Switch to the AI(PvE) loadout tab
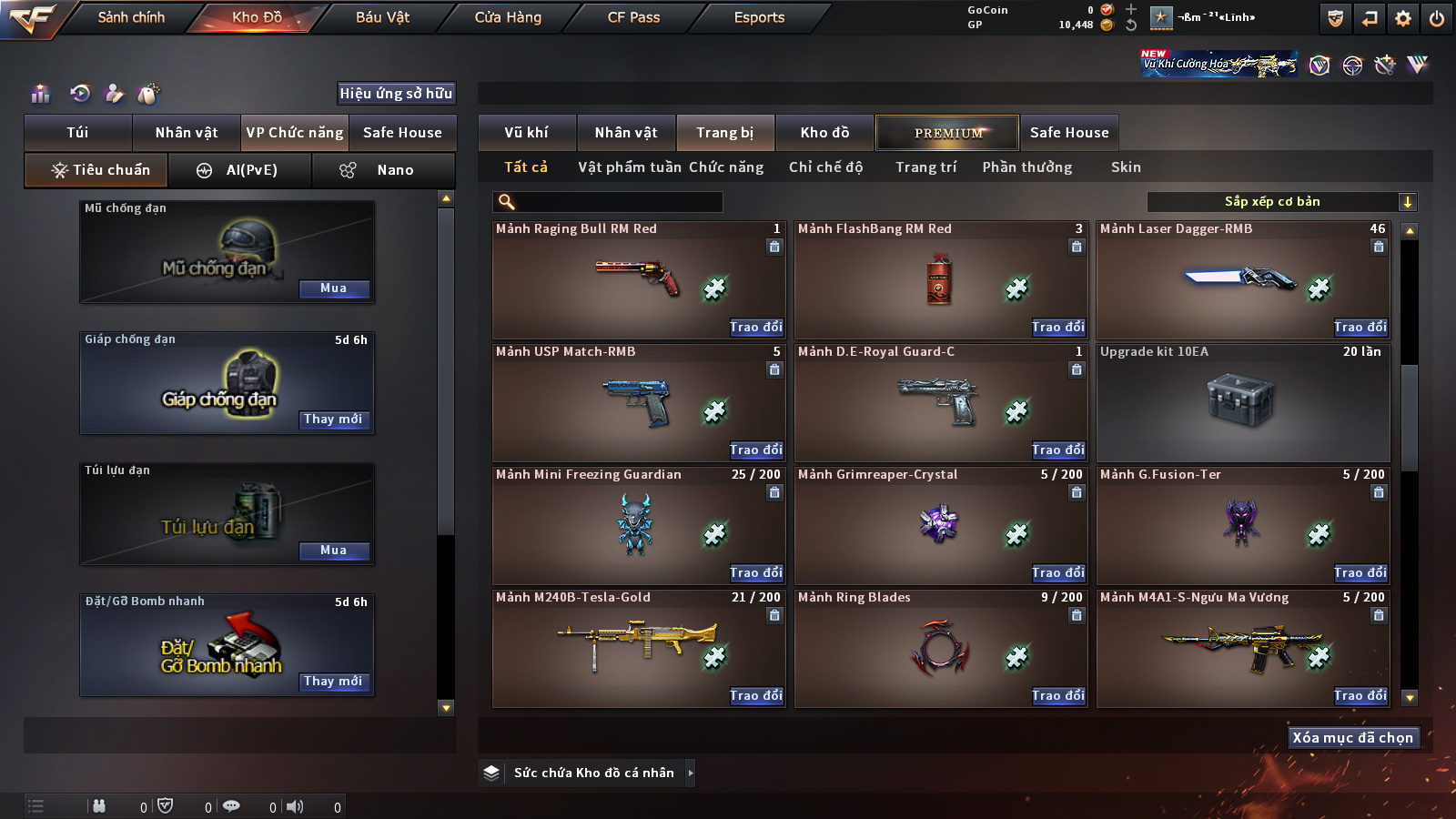1456x819 pixels. click(240, 170)
